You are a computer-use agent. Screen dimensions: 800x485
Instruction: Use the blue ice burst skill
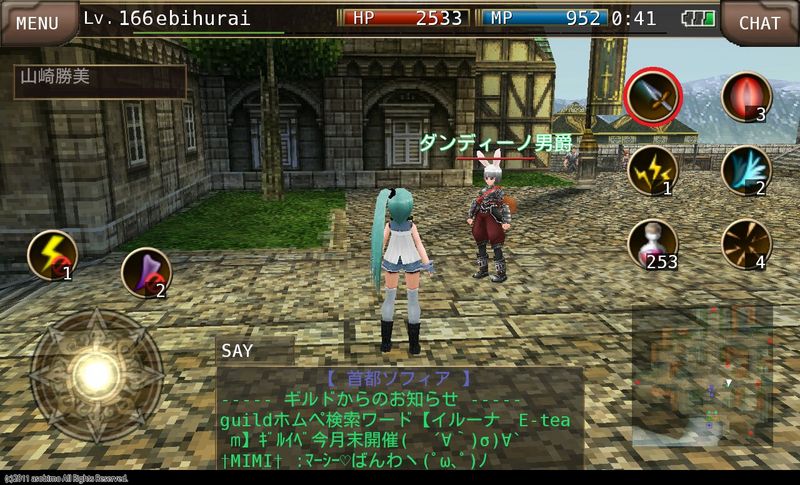[745, 171]
